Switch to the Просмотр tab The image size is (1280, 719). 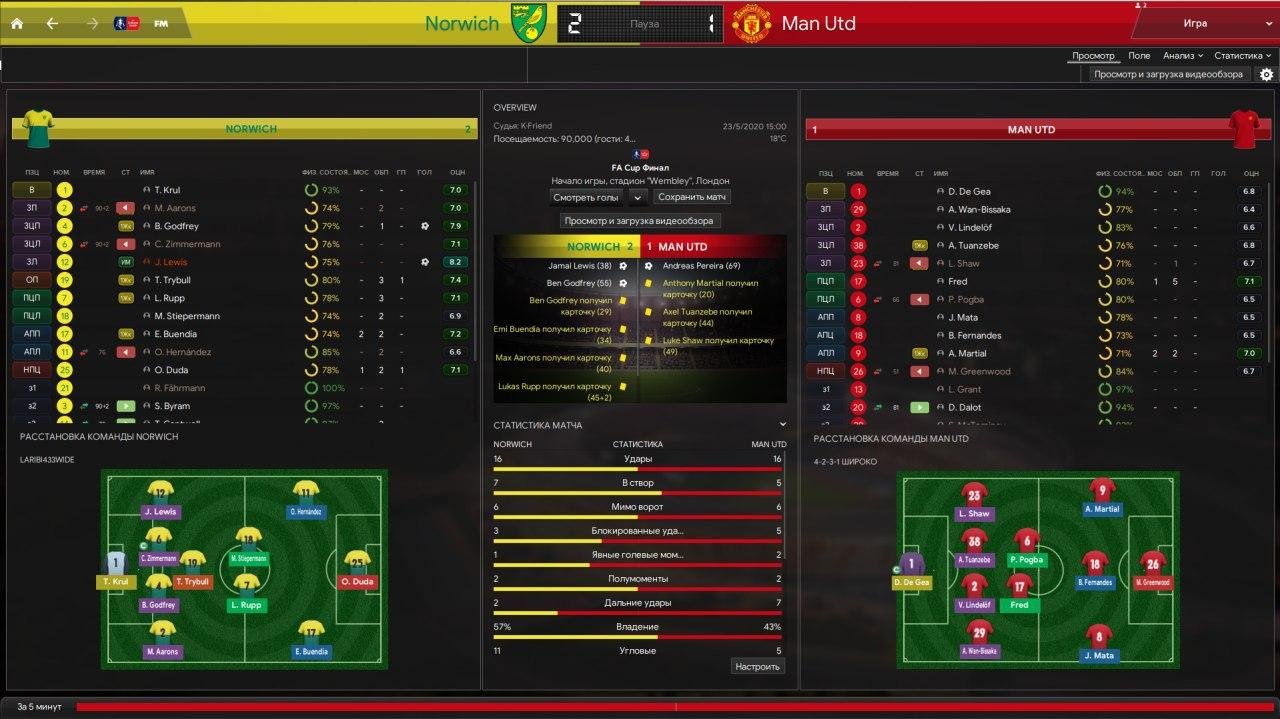pyautogui.click(x=1092, y=56)
